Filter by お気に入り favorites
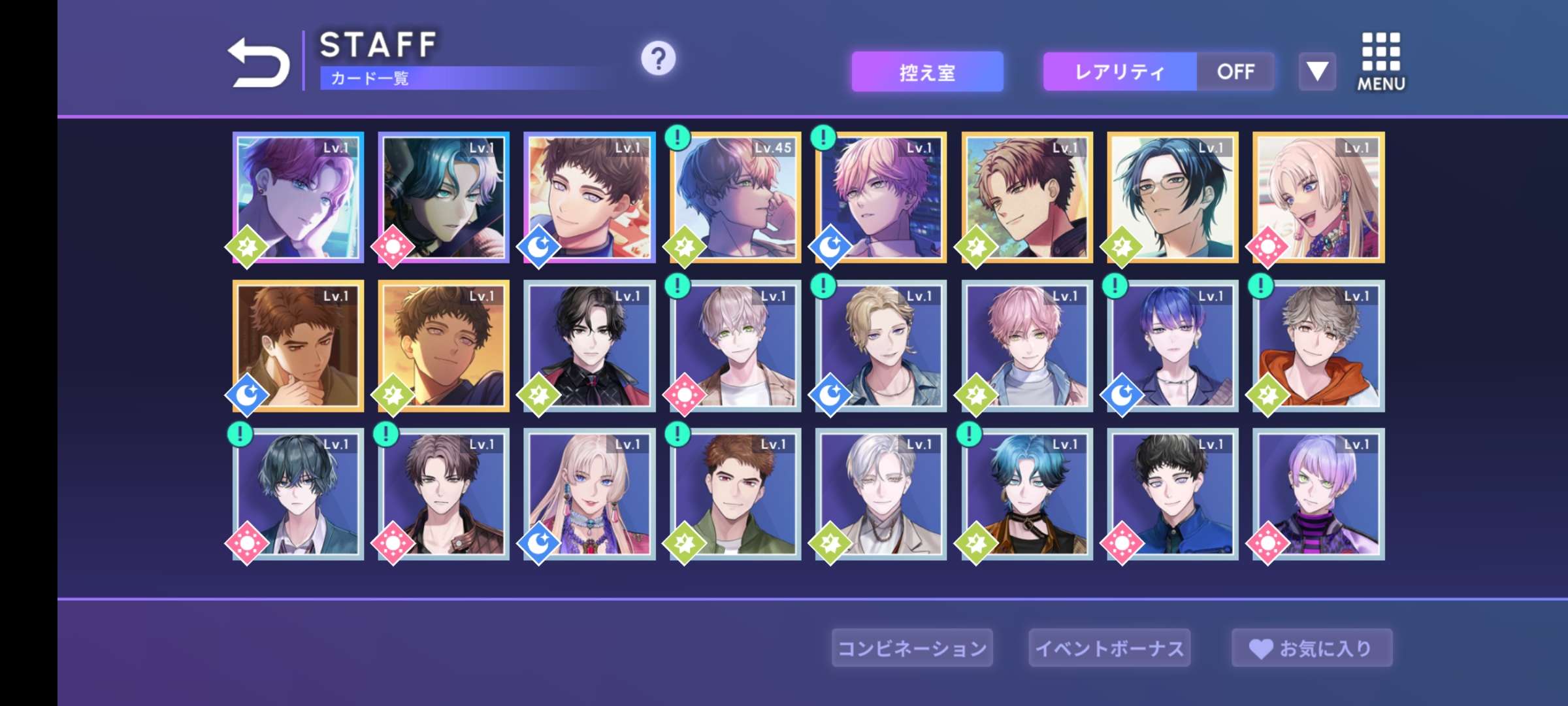 (1312, 648)
